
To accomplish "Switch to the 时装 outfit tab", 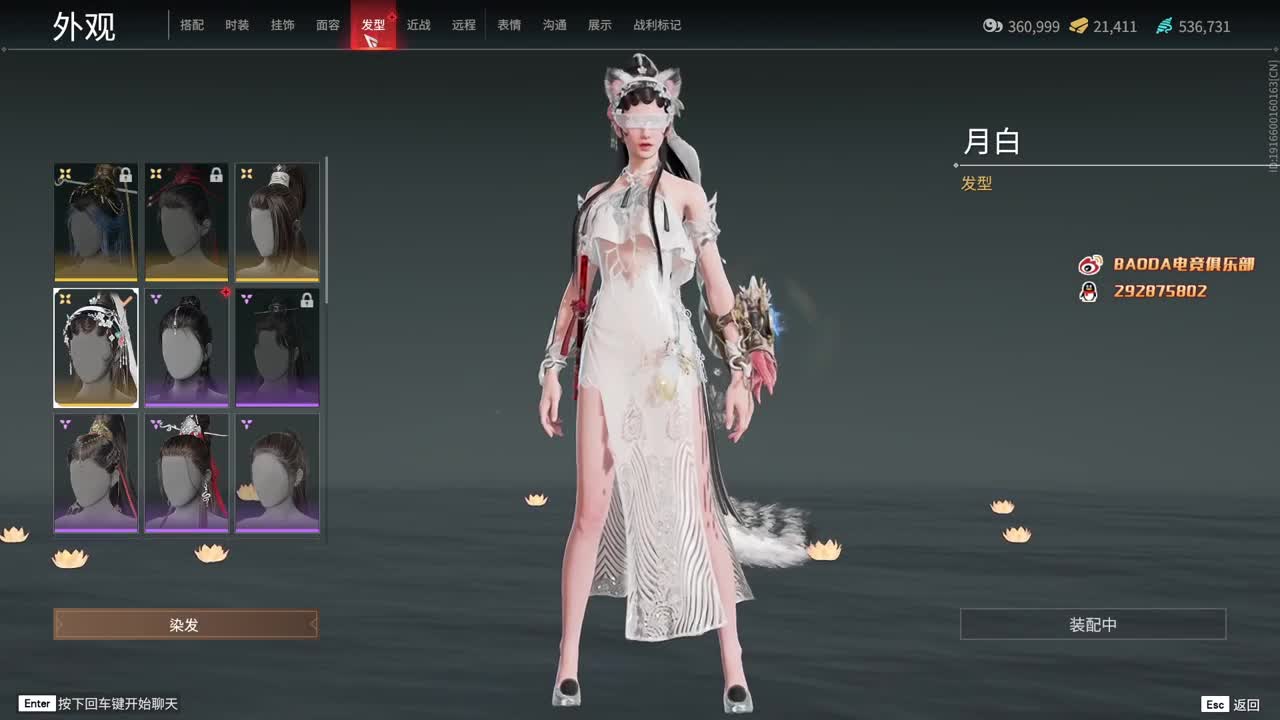I will [238, 25].
